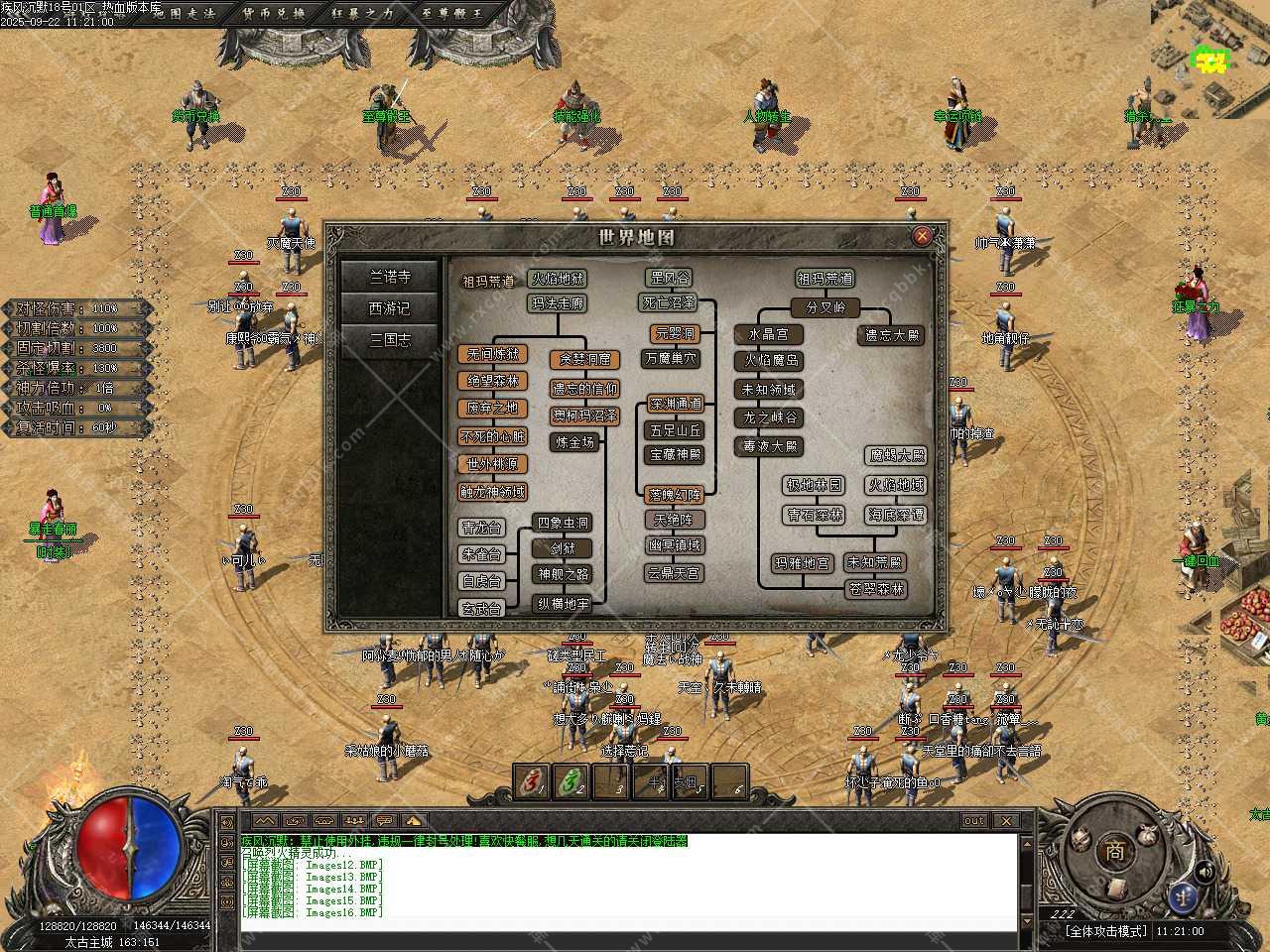1270x952 pixels.
Task: Select 苍翠森林 on the world map
Action: pyautogui.click(x=876, y=589)
